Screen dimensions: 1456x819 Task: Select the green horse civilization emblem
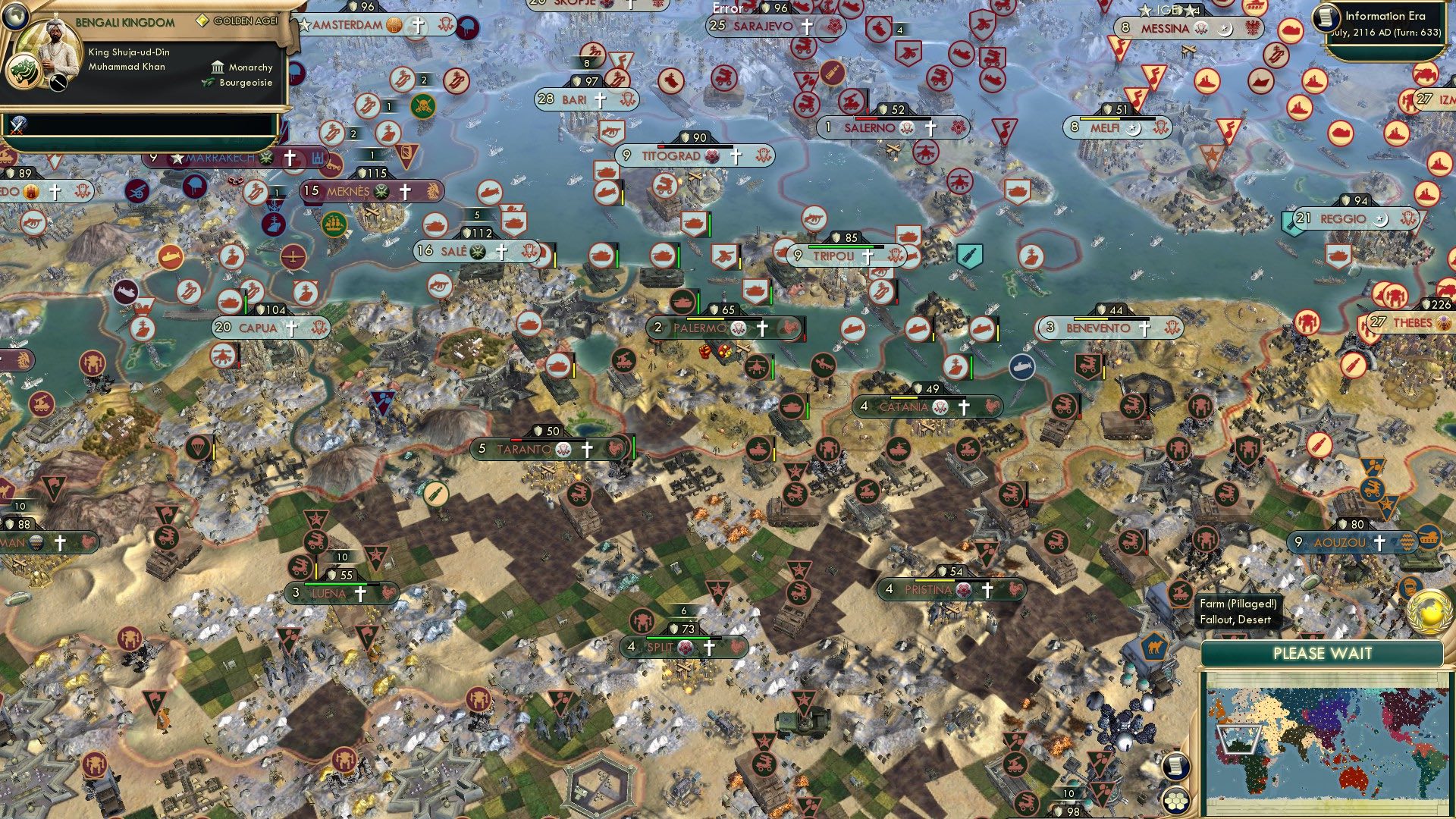point(24,71)
